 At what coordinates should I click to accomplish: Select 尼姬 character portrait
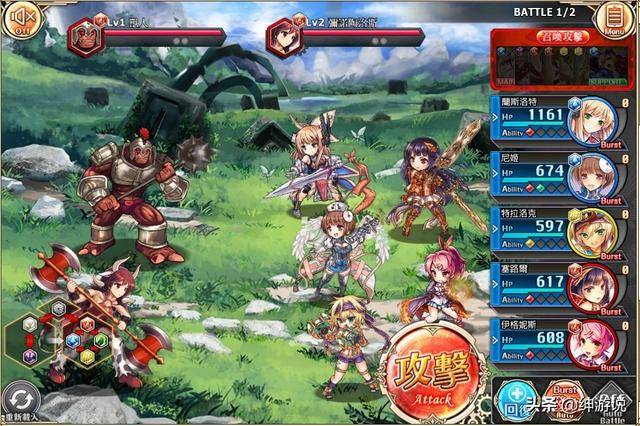click(x=591, y=175)
